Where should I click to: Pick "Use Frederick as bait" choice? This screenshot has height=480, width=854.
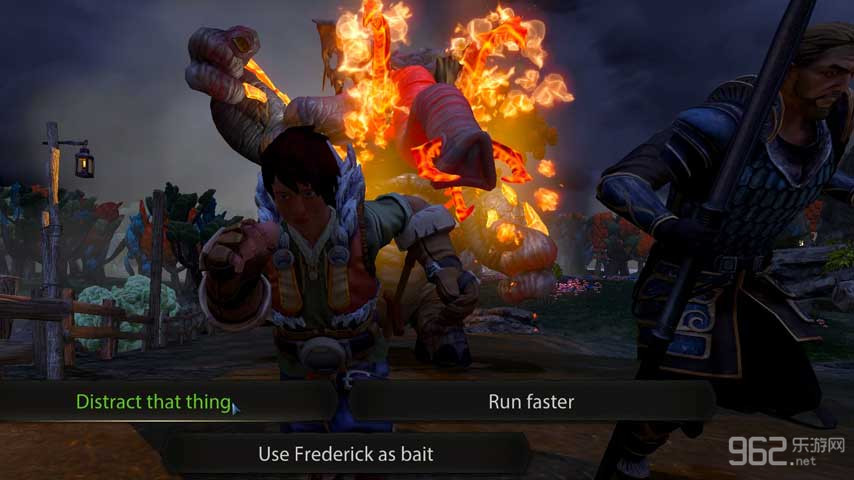[x=346, y=453]
